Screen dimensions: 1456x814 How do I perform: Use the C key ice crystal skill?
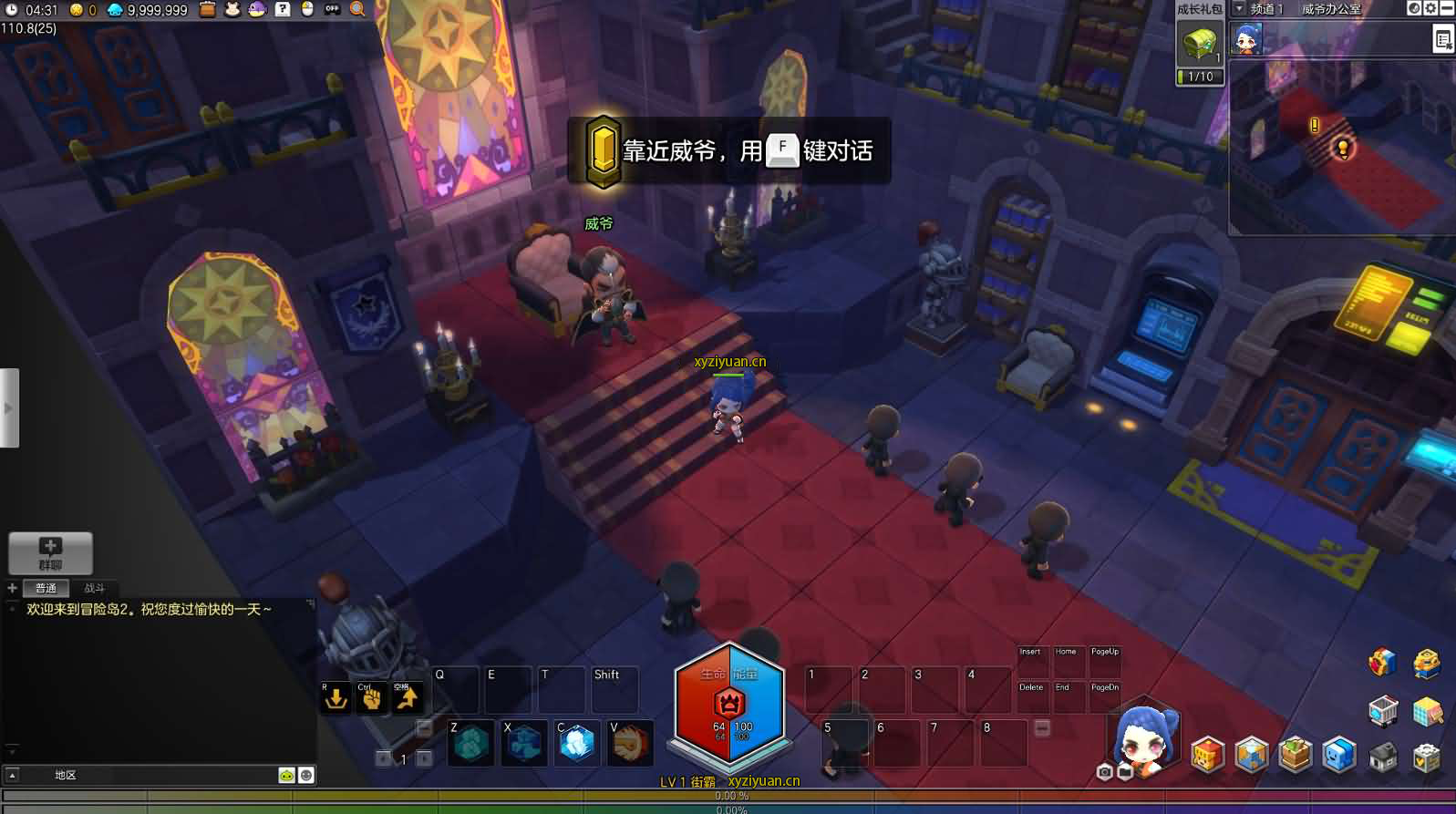click(577, 744)
